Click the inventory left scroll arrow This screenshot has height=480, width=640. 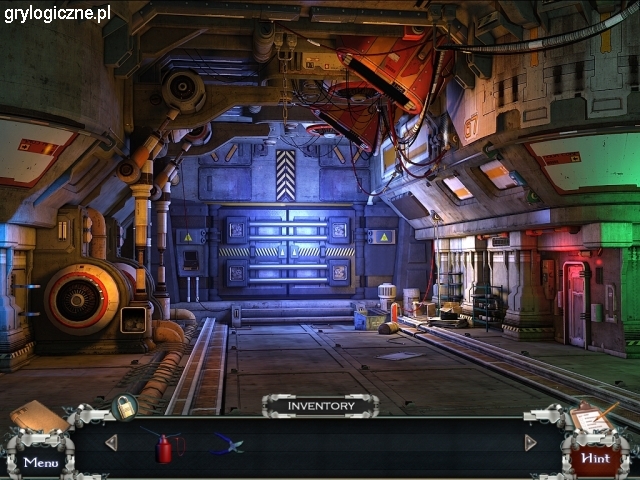click(x=111, y=442)
